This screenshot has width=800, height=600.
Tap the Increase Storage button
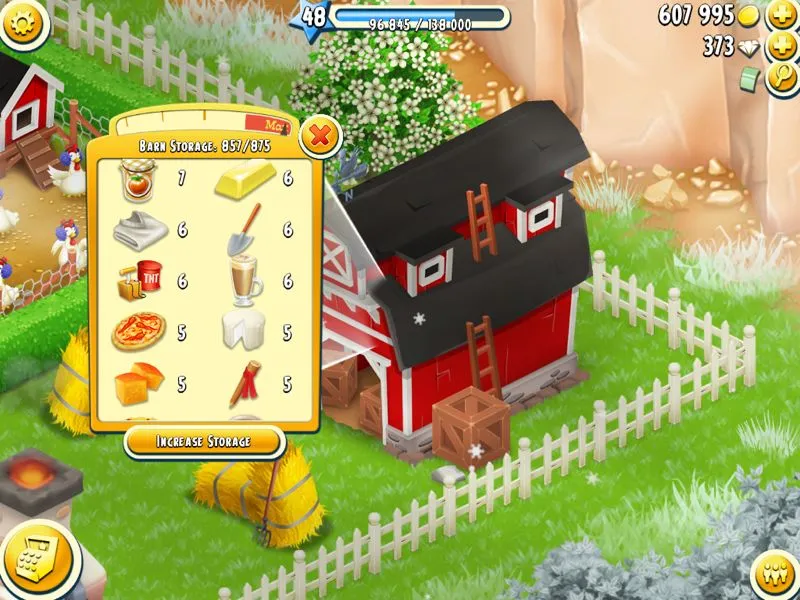tap(204, 441)
